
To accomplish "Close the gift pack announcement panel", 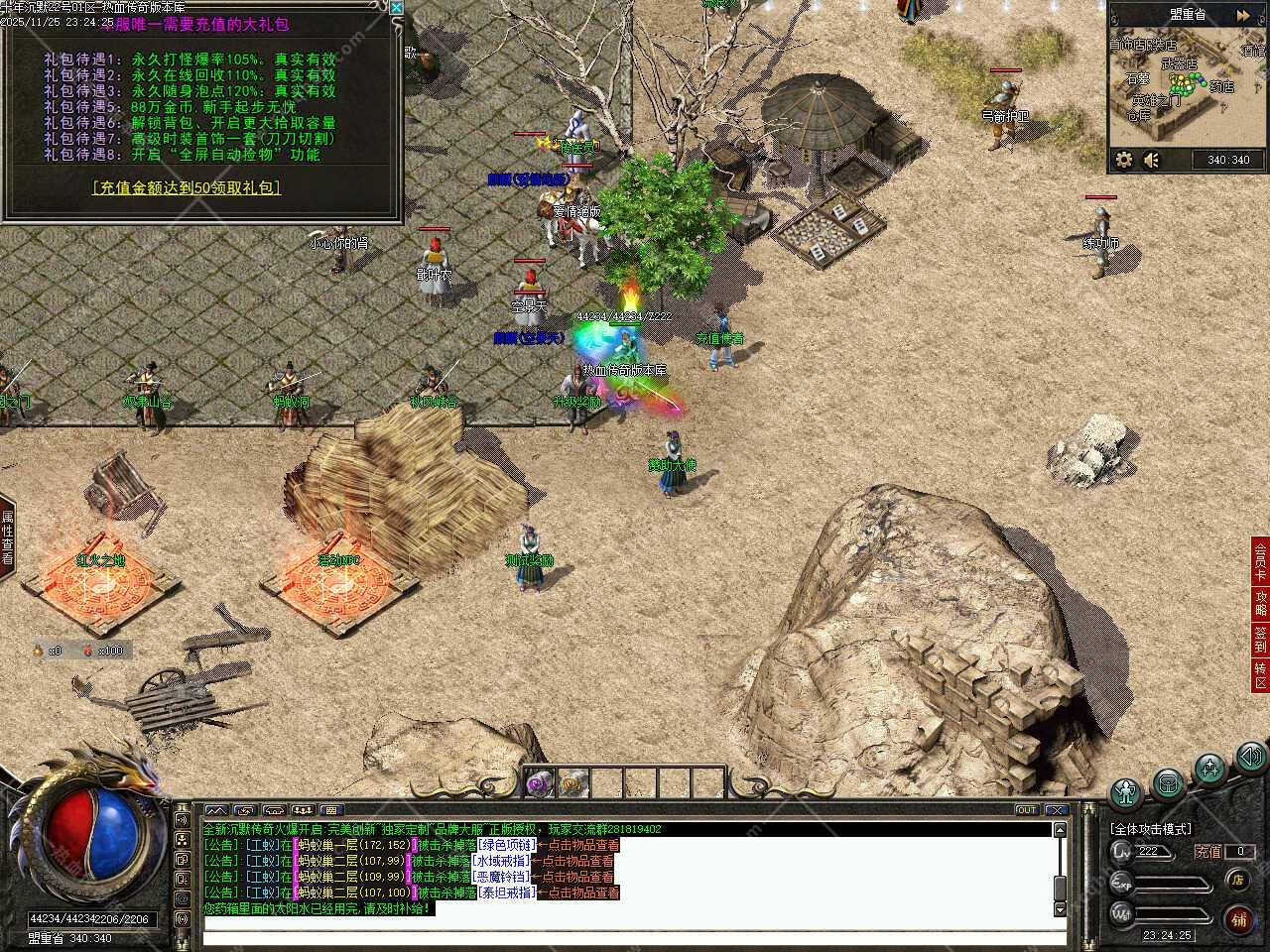I will 397,8.
